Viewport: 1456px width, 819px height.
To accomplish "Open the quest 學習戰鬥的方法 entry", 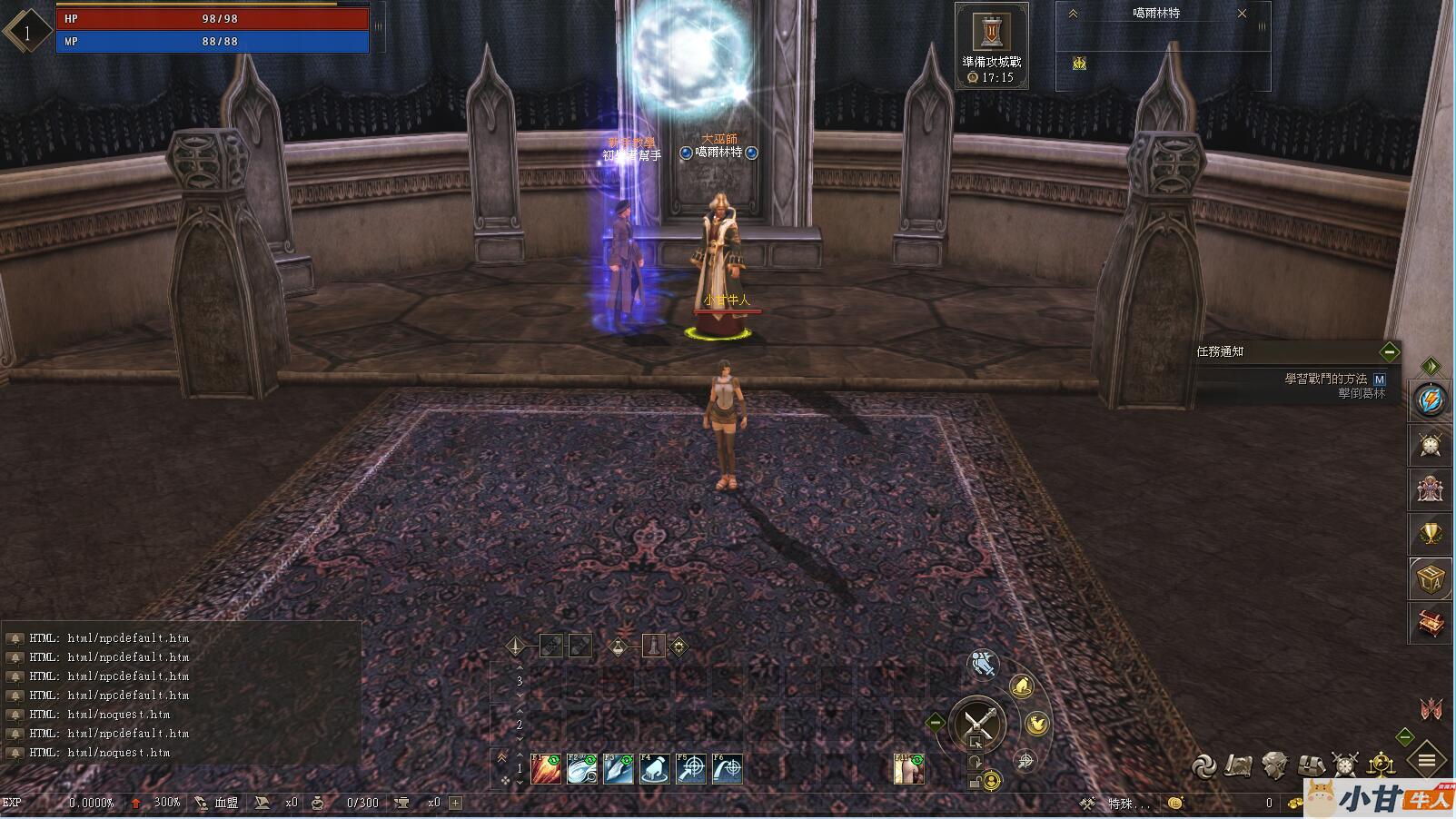I will pos(1325,379).
